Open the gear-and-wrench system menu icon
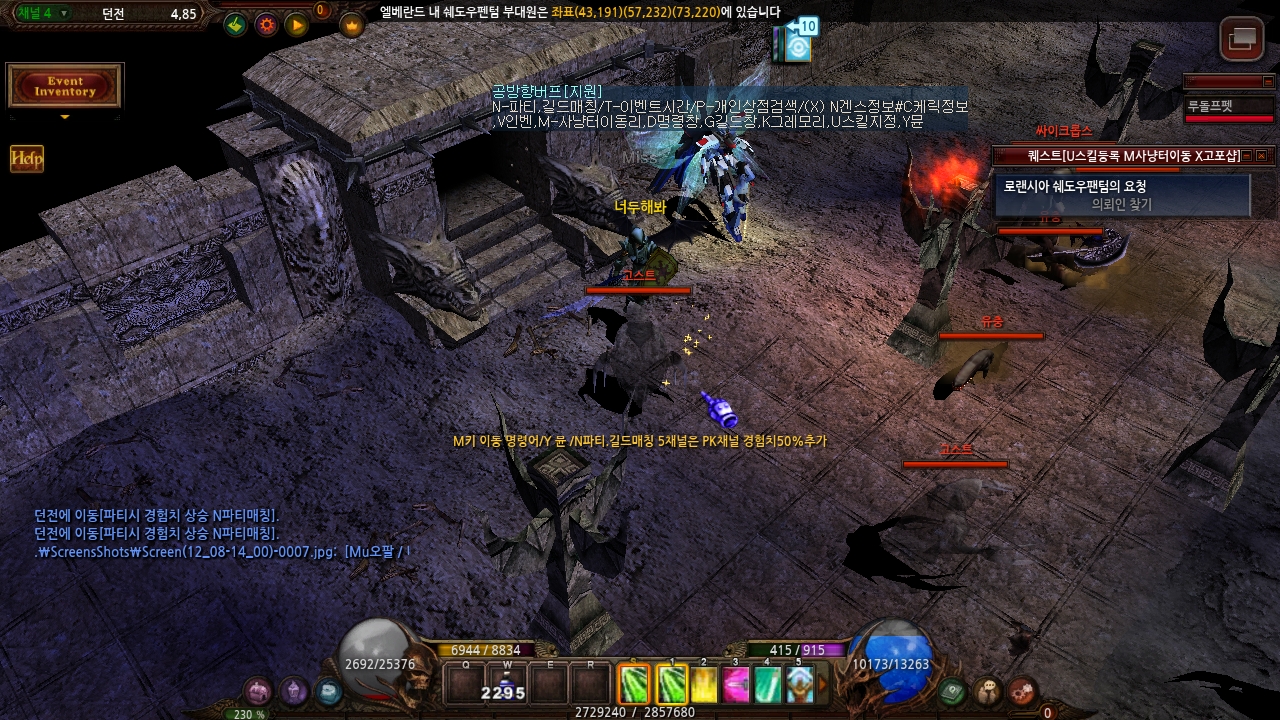The width and height of the screenshot is (1280, 720). (x=1022, y=690)
